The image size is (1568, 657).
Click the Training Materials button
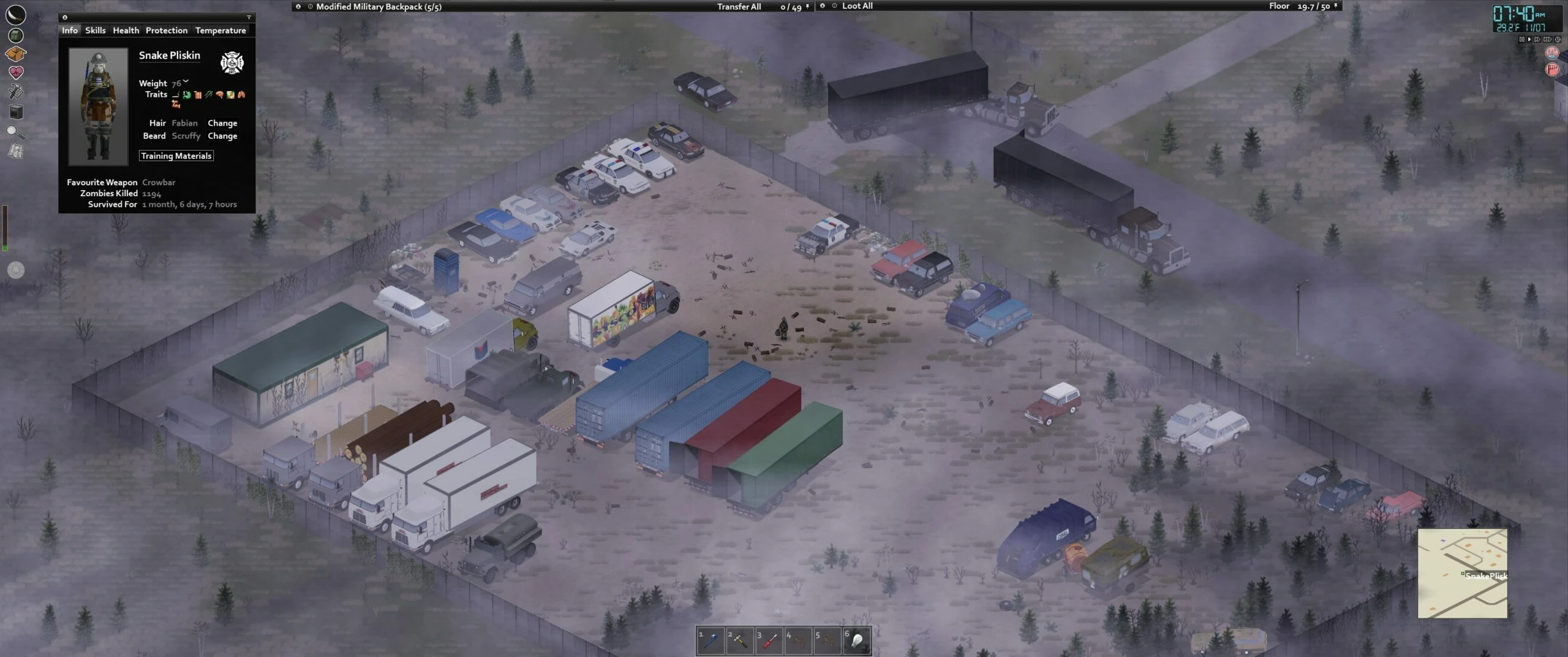pyautogui.click(x=176, y=156)
